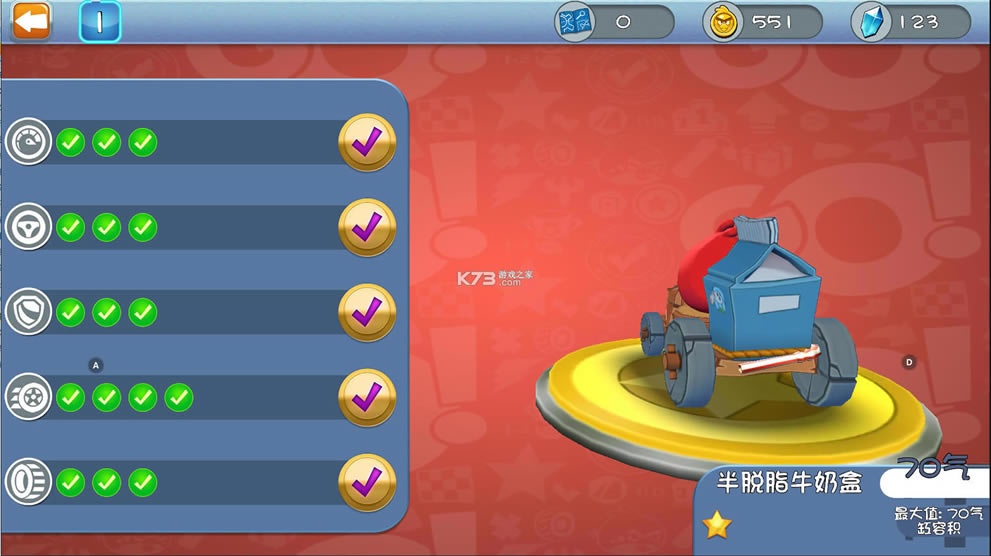This screenshot has width=991, height=556.
Task: Click the speeding wheel upgrade icon
Action: pos(28,398)
